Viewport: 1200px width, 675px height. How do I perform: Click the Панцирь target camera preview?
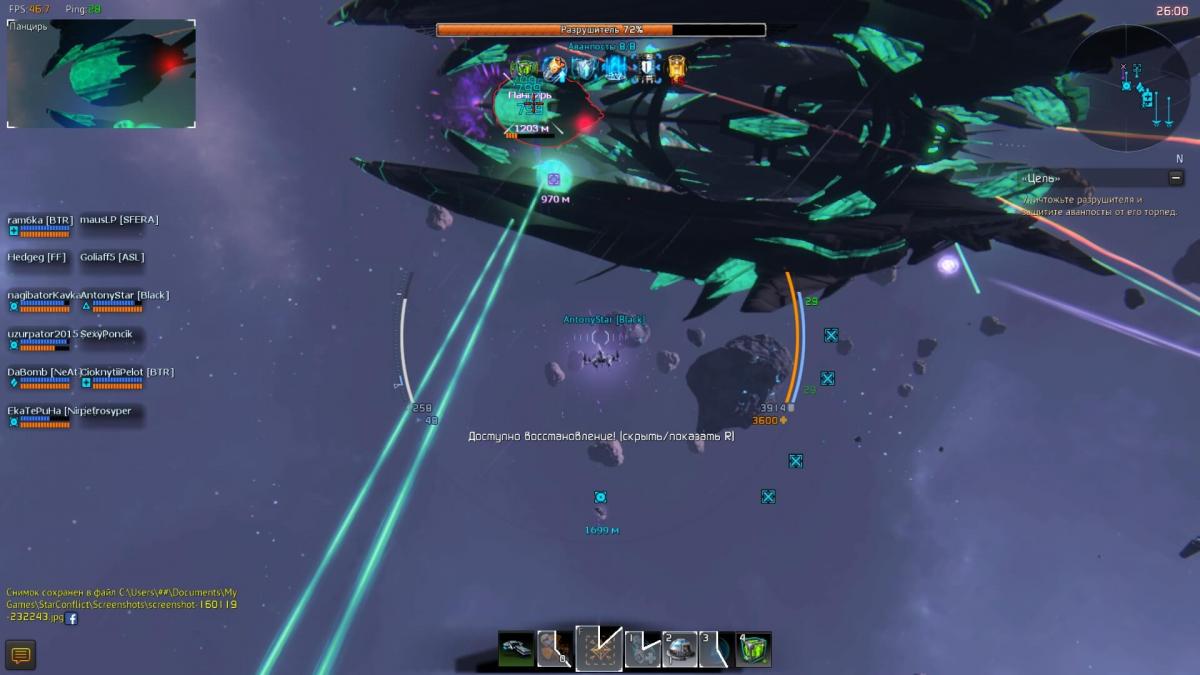pyautogui.click(x=101, y=75)
